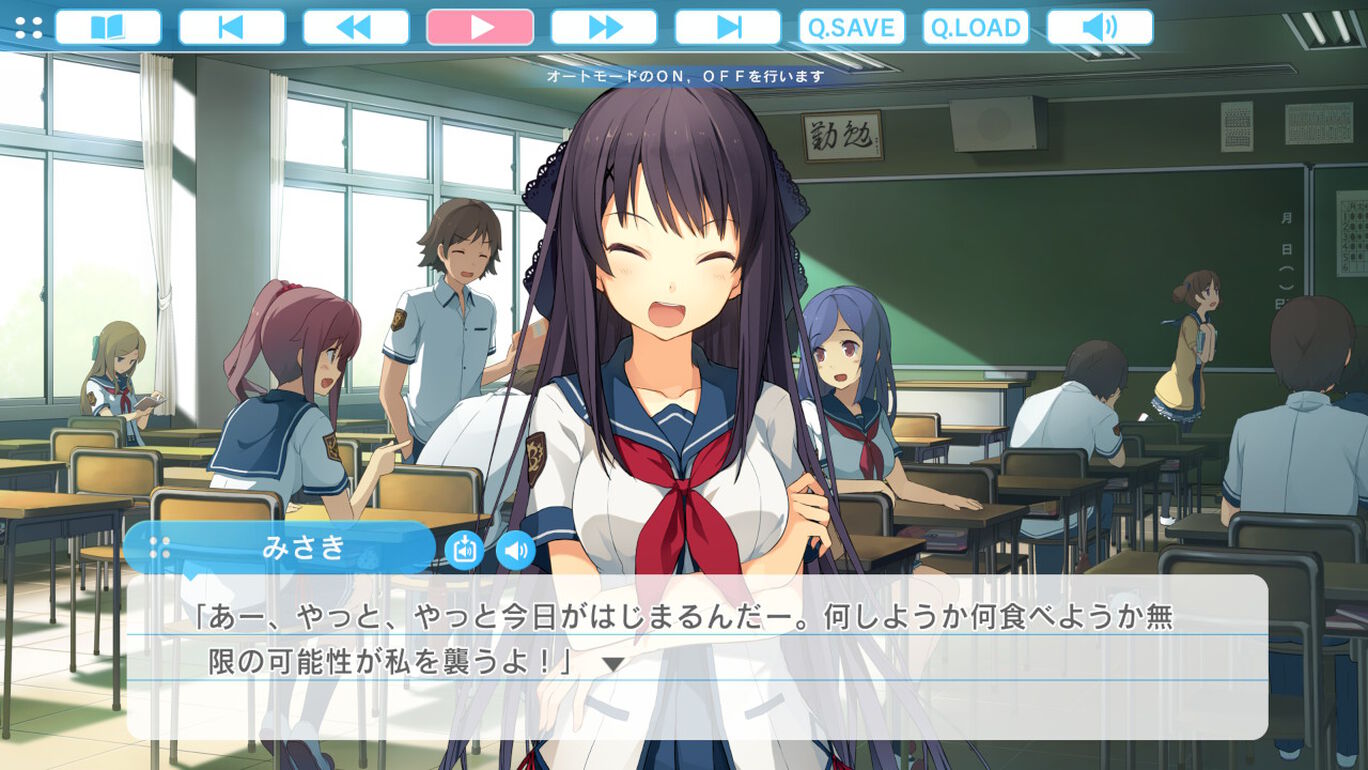Toggle sound with the toolbar speaker button
Image resolution: width=1368 pixels, height=770 pixels.
coord(1099,27)
